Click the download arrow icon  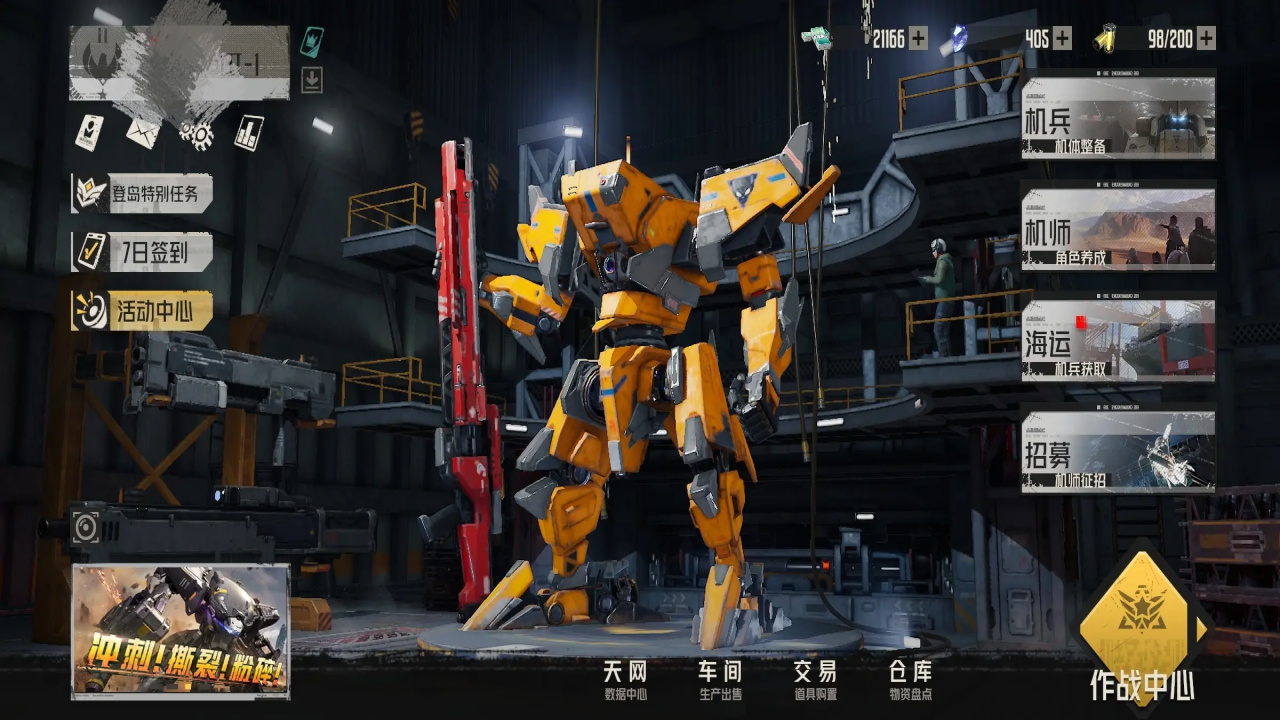point(312,80)
